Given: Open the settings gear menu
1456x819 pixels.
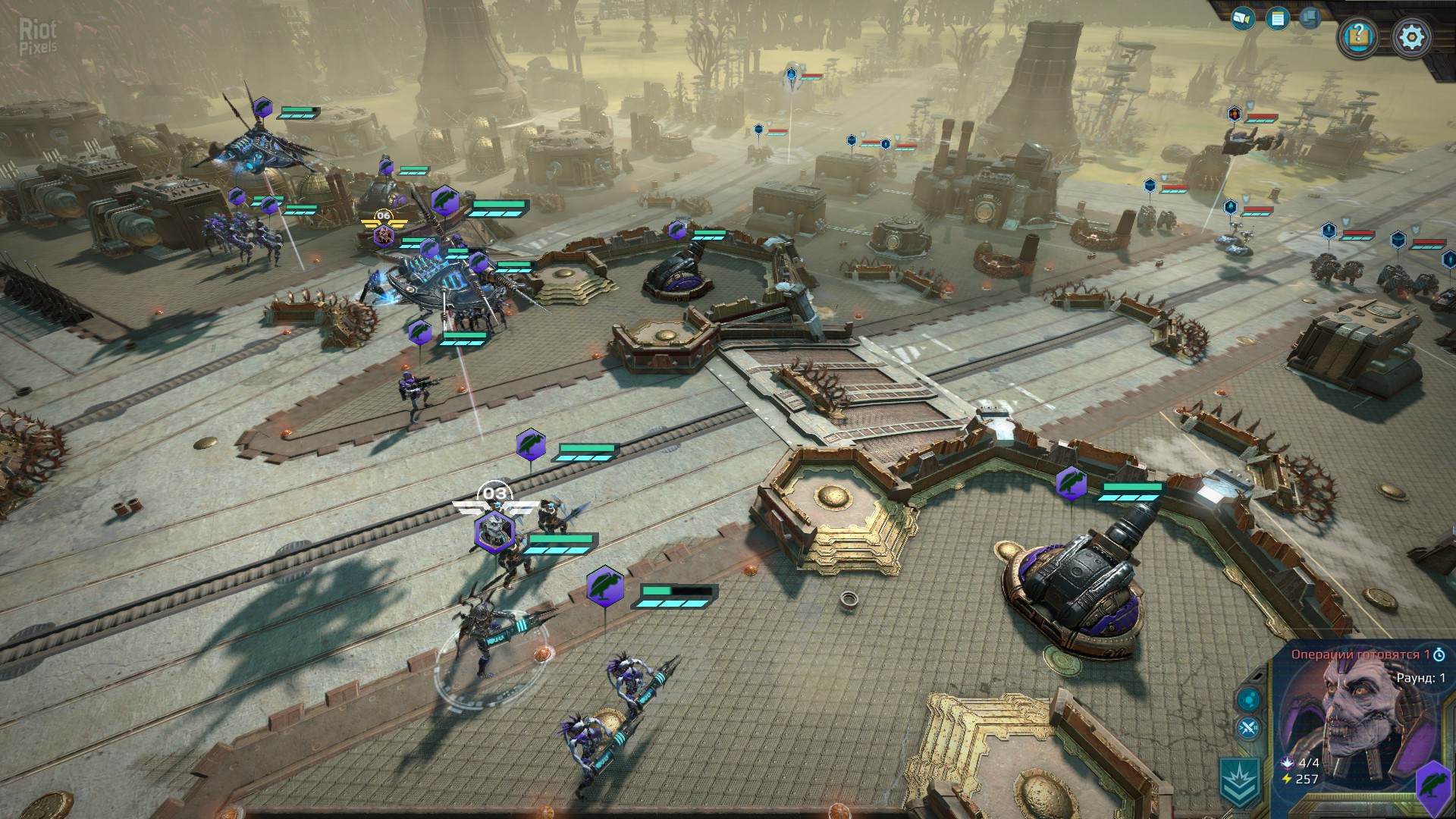Looking at the screenshot, I should tap(1411, 36).
